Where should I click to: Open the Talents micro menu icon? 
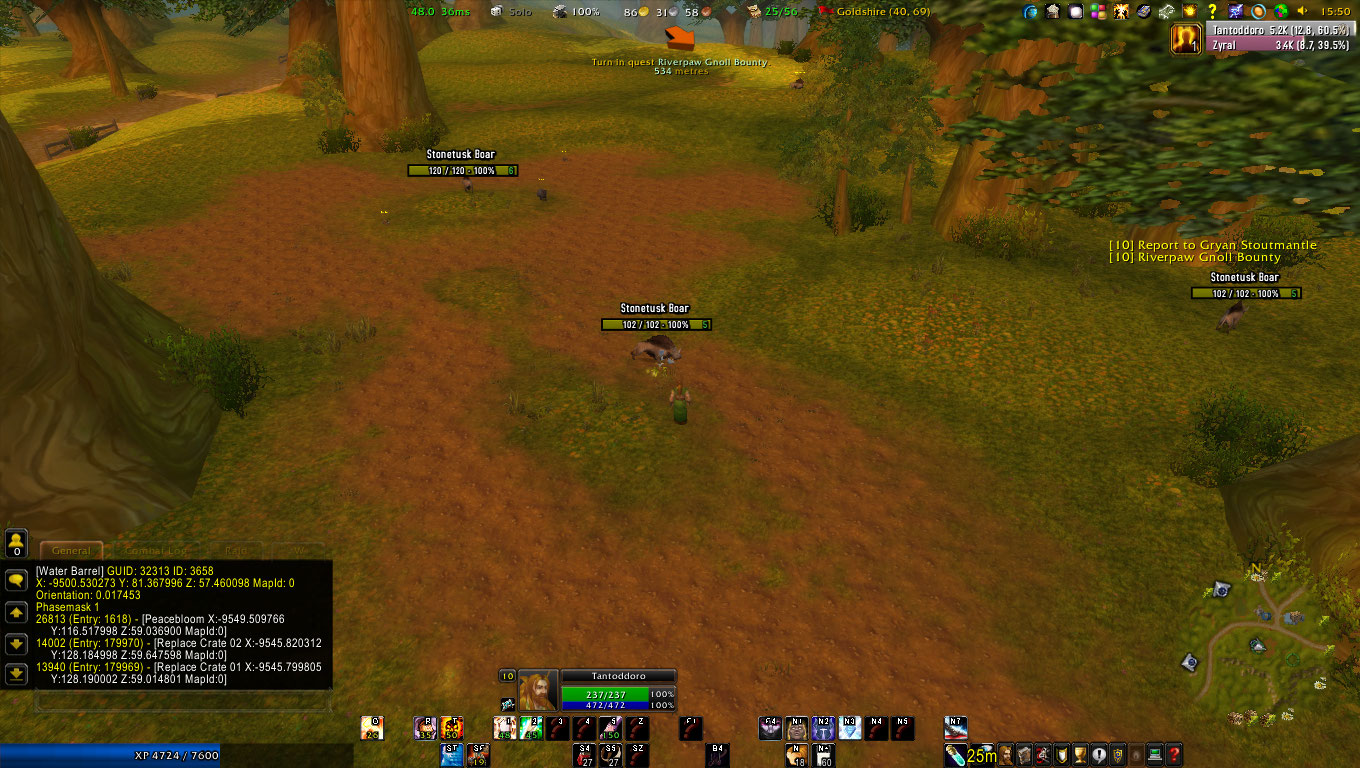(x=1044, y=755)
